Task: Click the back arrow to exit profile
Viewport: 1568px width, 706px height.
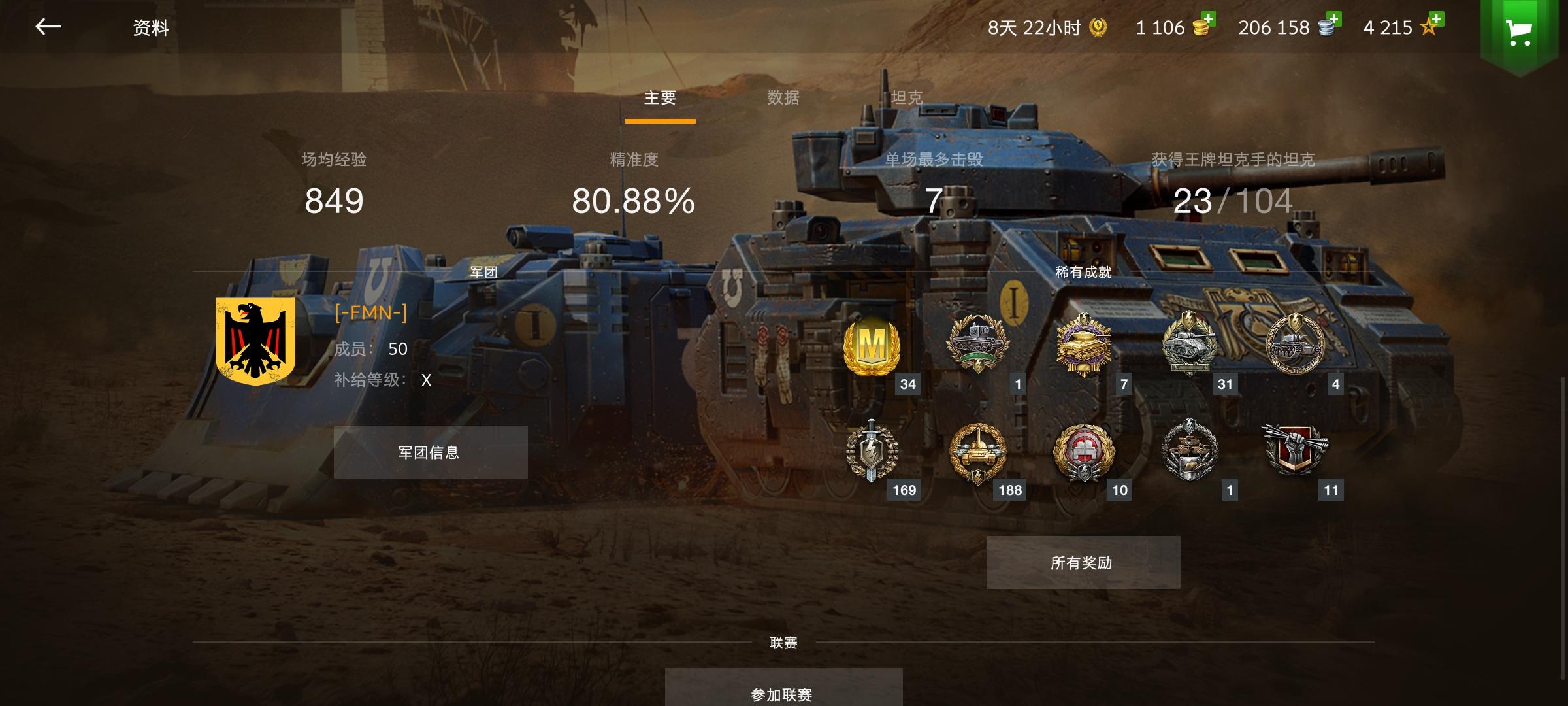Action: pos(48,26)
